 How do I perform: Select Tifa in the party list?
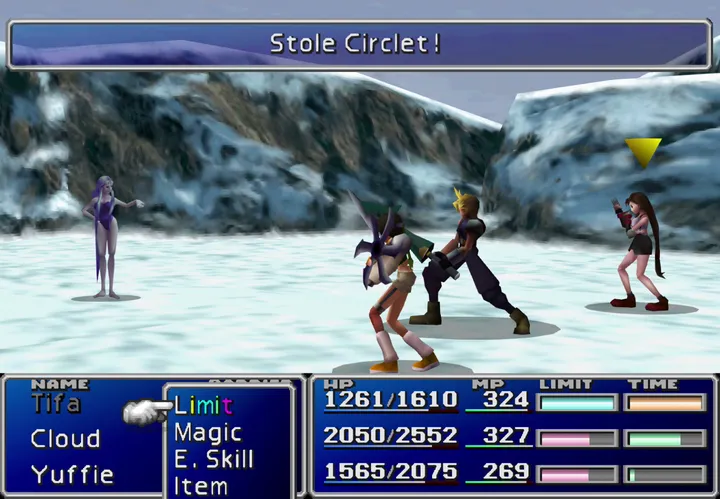[x=56, y=403]
